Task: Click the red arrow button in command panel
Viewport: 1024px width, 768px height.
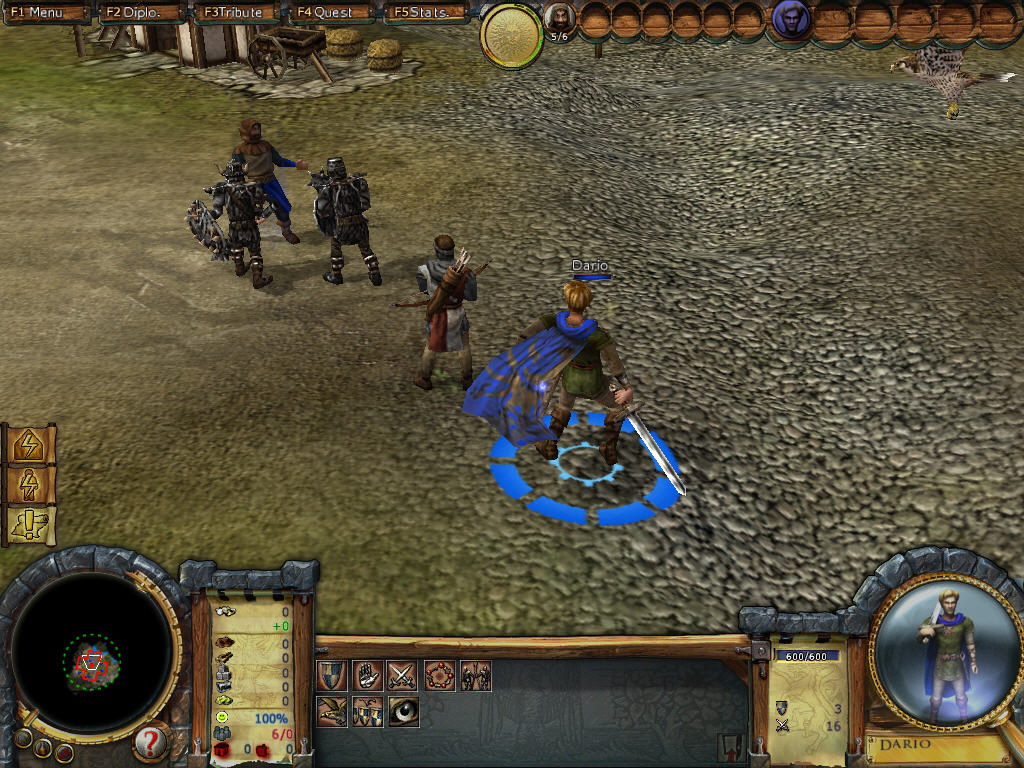Action: tap(729, 746)
